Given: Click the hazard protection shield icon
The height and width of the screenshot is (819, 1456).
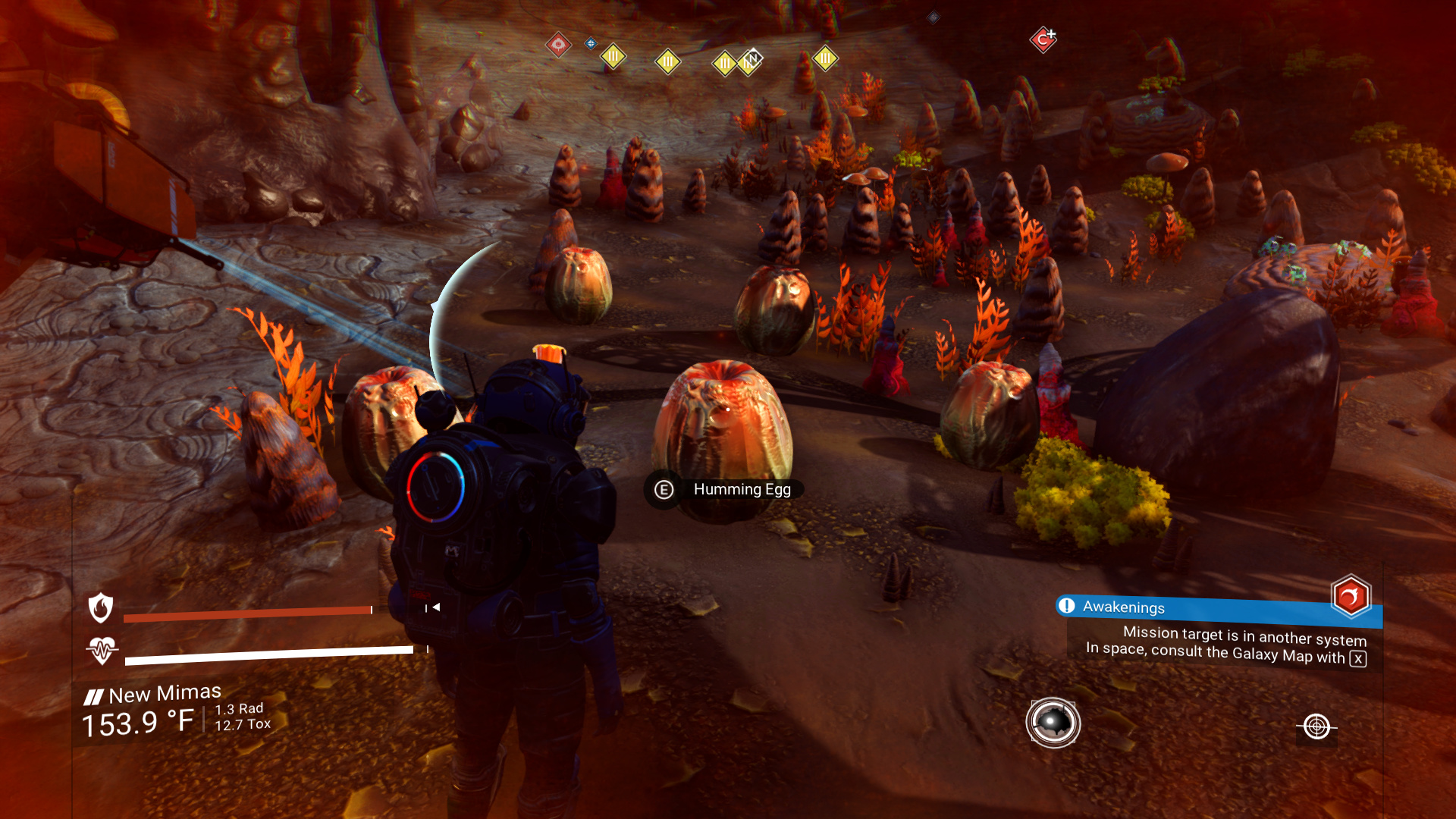Looking at the screenshot, I should 101,607.
